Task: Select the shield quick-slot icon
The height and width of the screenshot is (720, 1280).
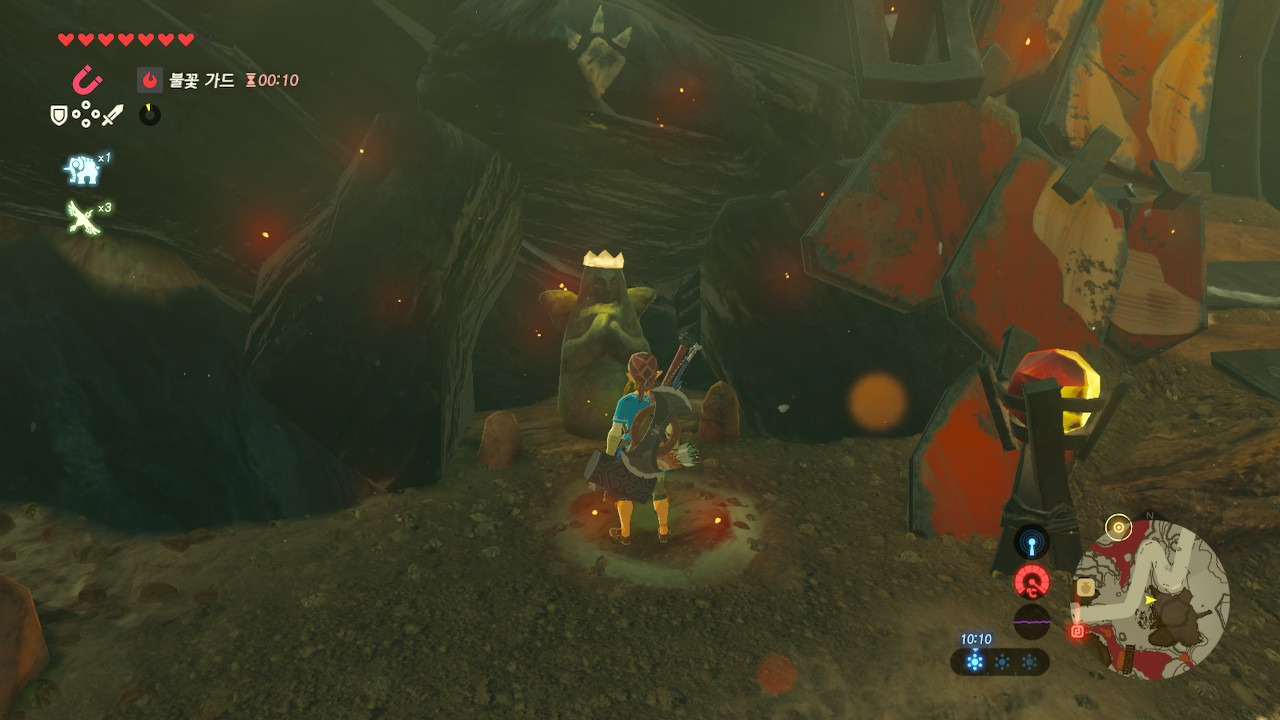Action: (60, 116)
